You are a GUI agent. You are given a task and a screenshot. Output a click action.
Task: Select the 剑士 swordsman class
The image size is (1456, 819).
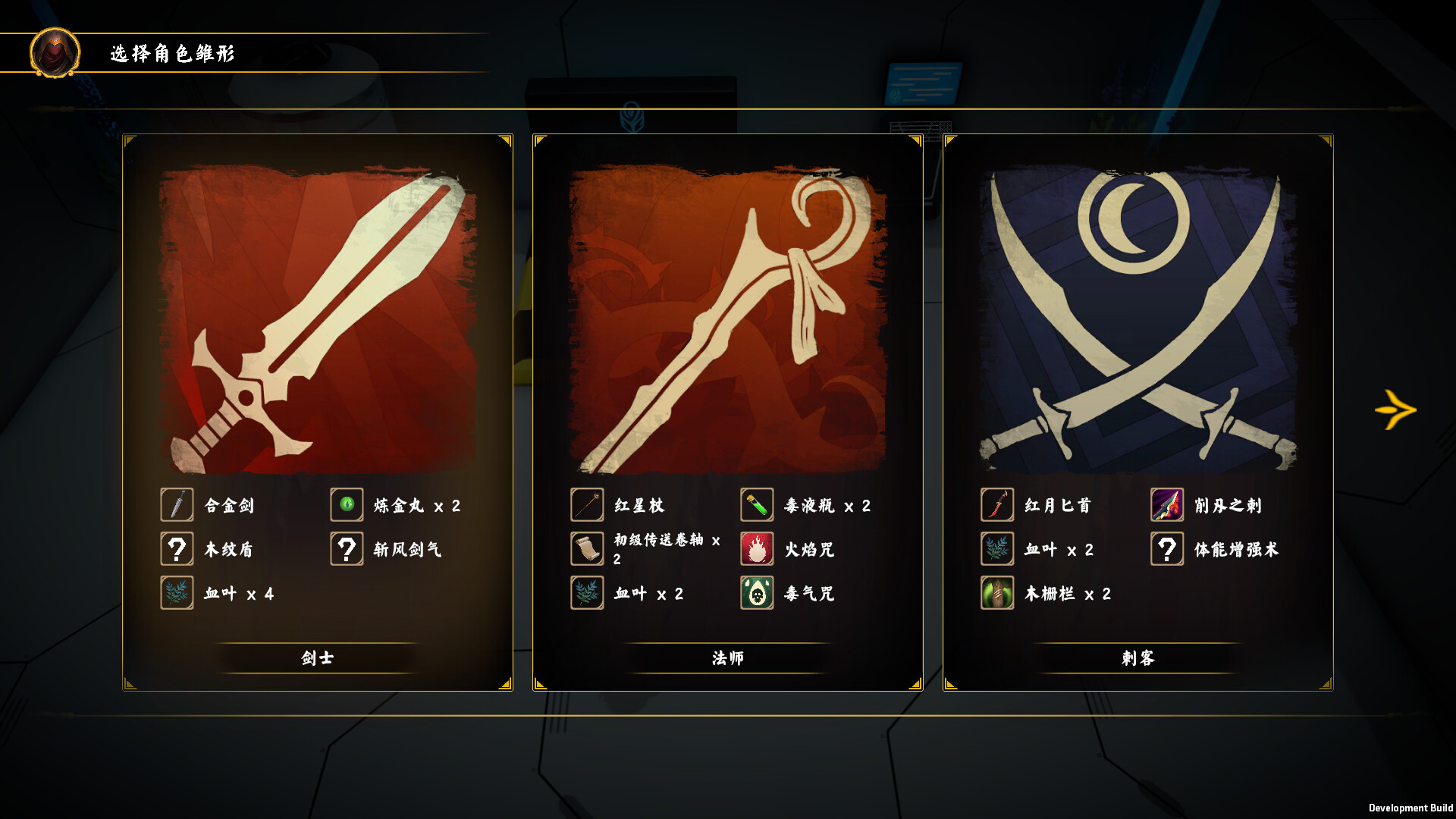coord(318,658)
